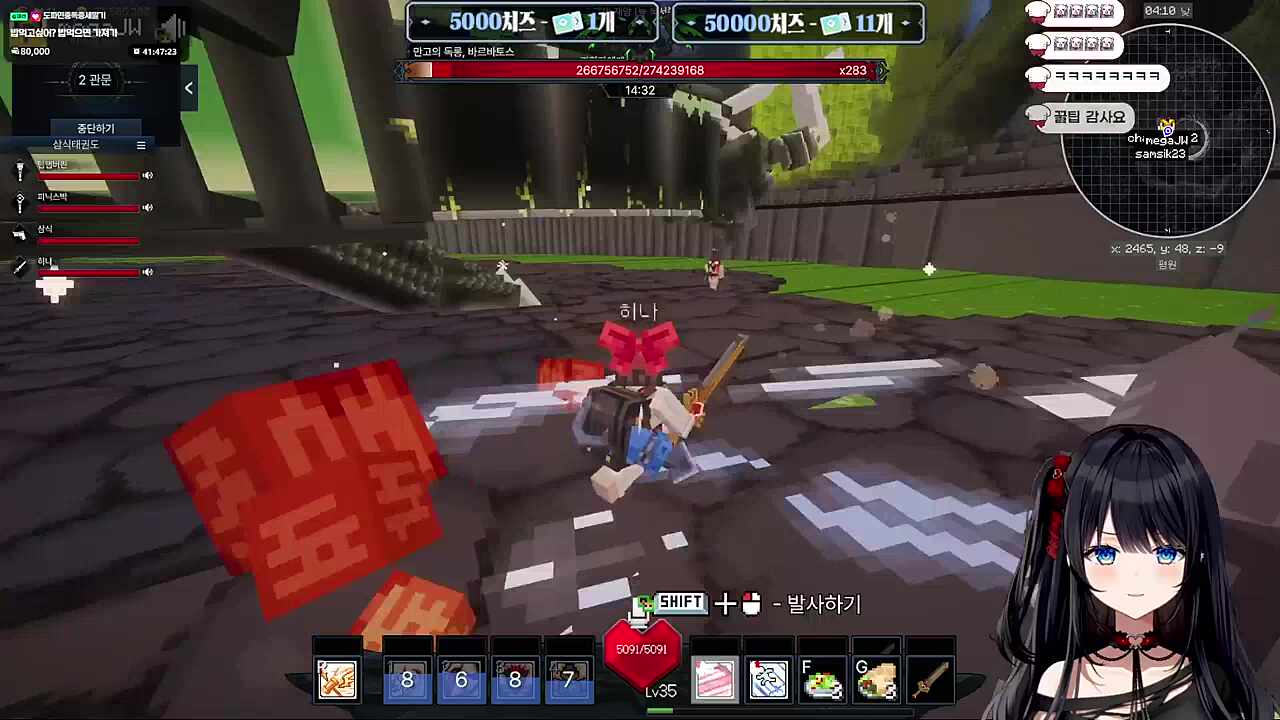Mute the 딥넘버원 audio channel speaker

pyautogui.click(x=147, y=175)
